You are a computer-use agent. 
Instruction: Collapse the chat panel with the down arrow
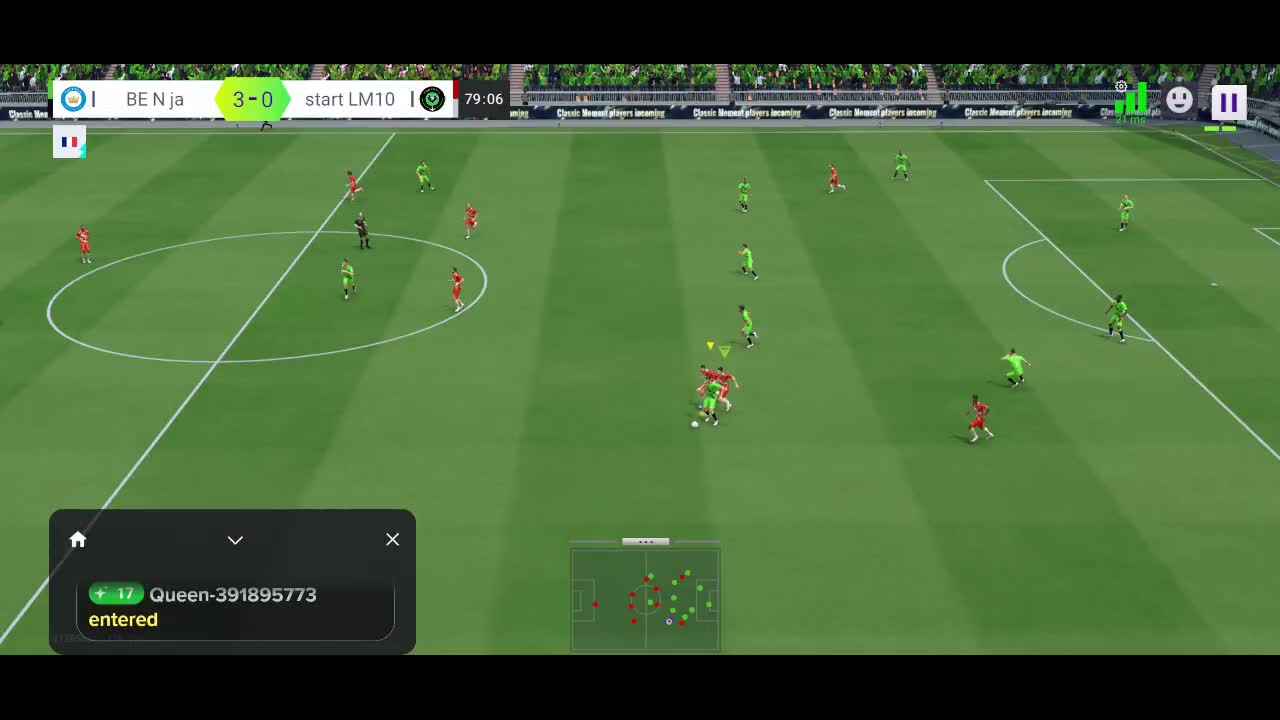235,540
